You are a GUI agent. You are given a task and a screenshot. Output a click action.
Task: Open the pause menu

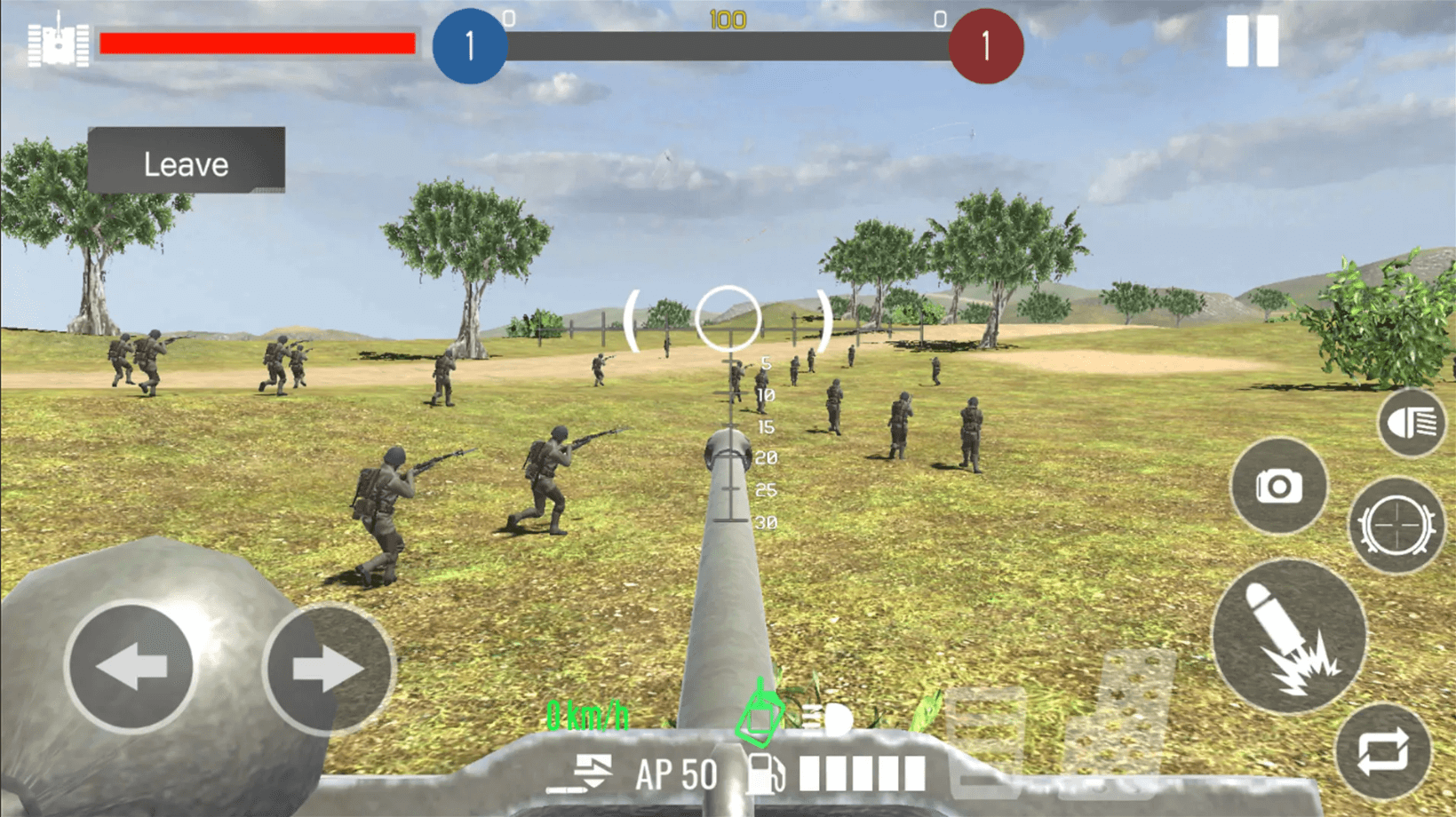click(x=1252, y=41)
